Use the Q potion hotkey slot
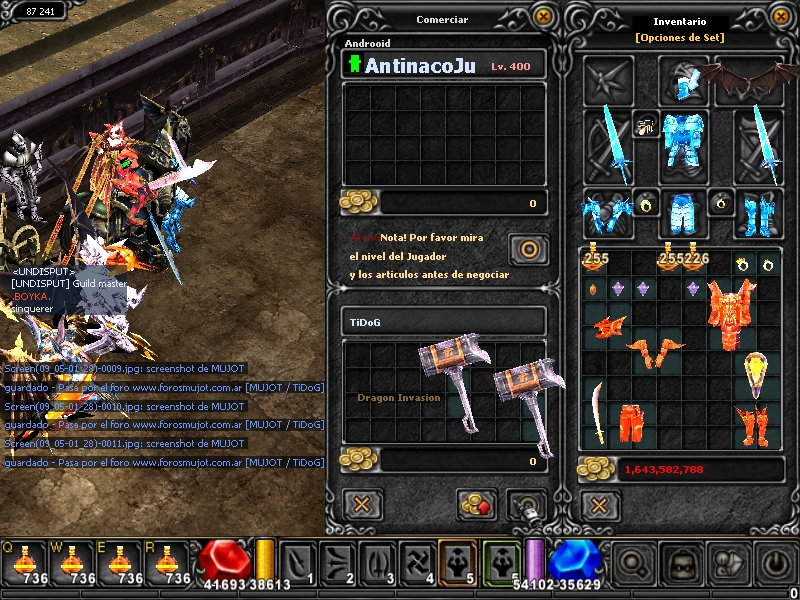 [24, 562]
